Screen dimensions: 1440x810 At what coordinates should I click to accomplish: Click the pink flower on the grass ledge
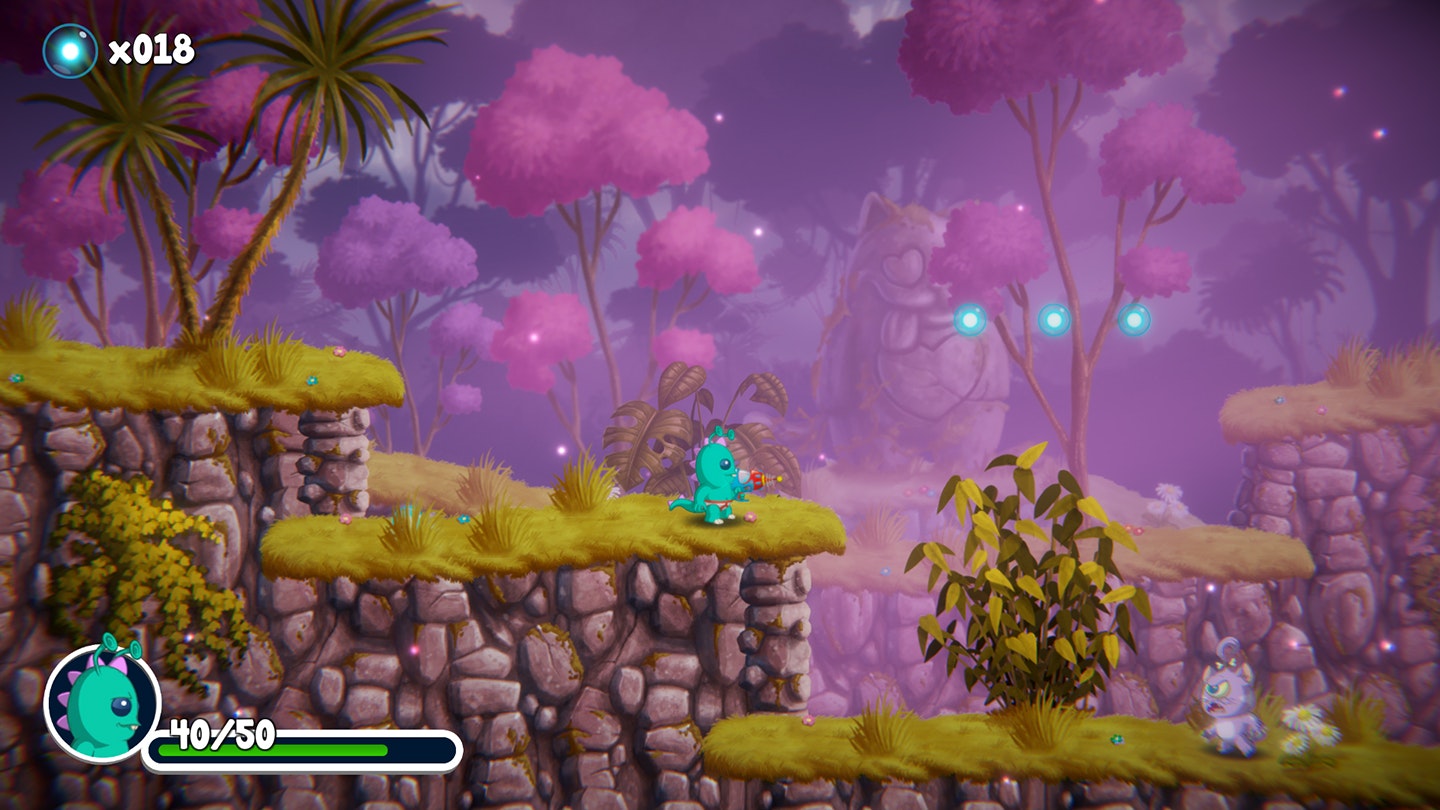tap(750, 517)
